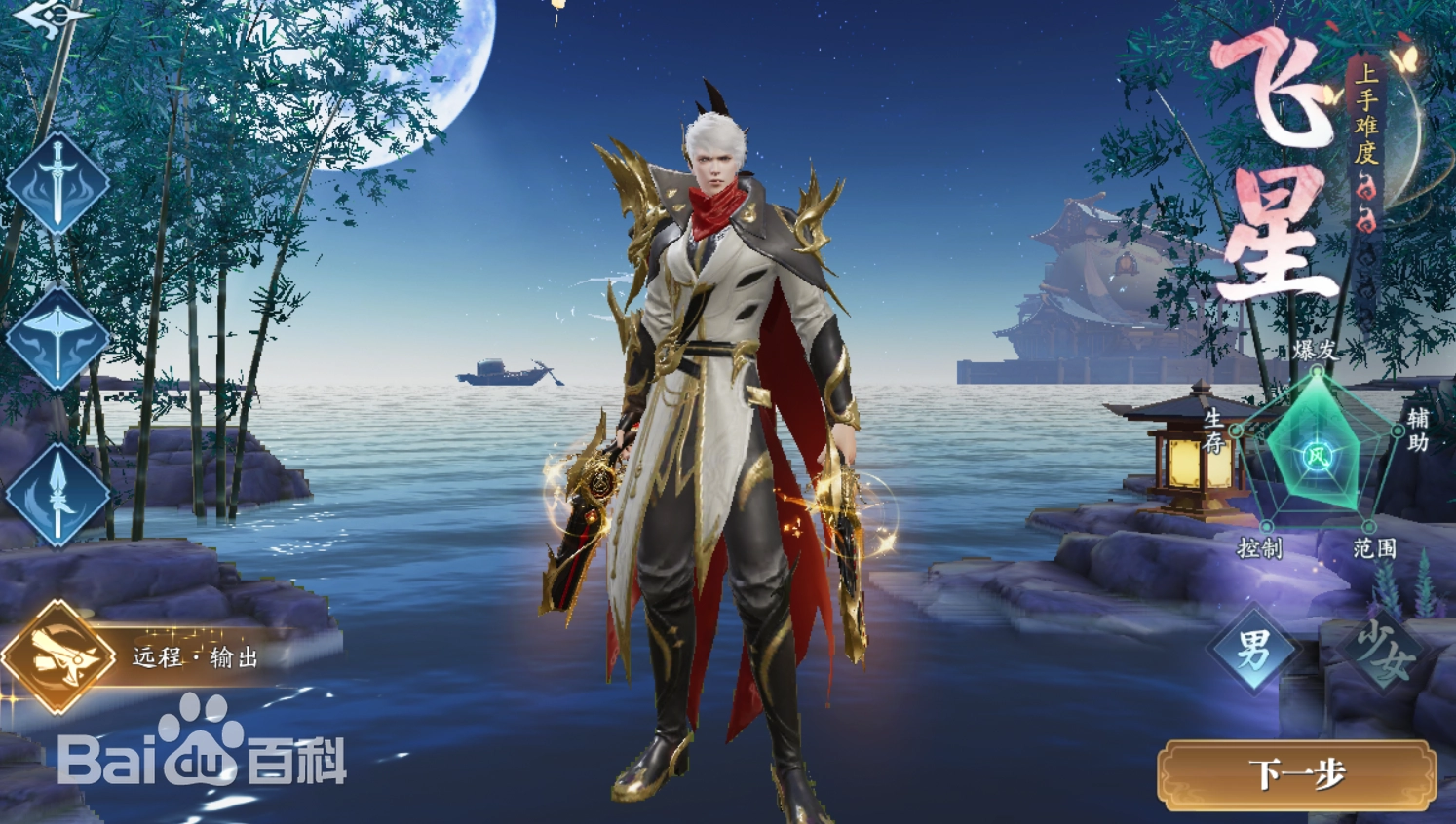Choose the crossbow class icon

pos(57,339)
